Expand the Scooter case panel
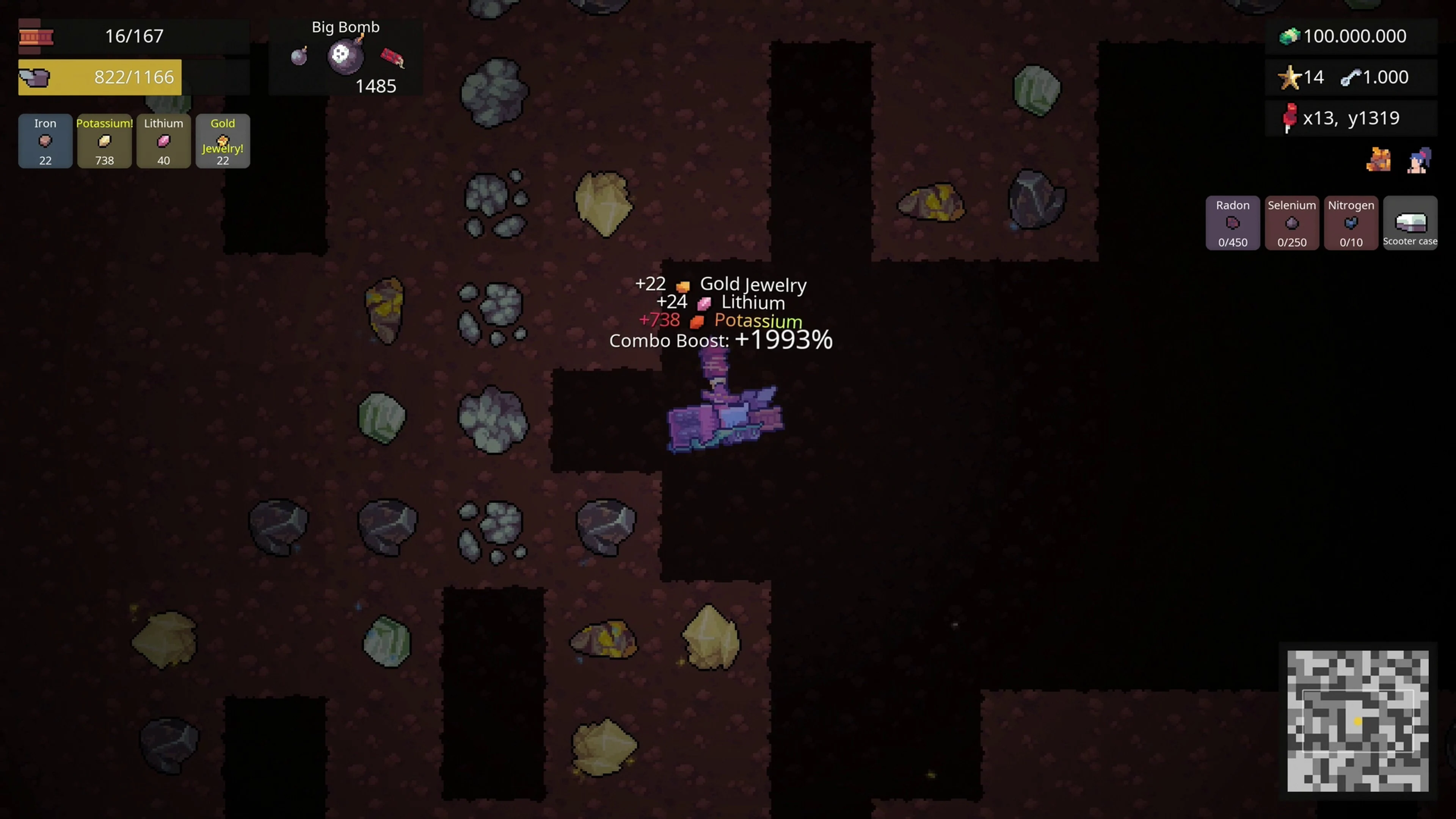1456x819 pixels. pyautogui.click(x=1410, y=223)
